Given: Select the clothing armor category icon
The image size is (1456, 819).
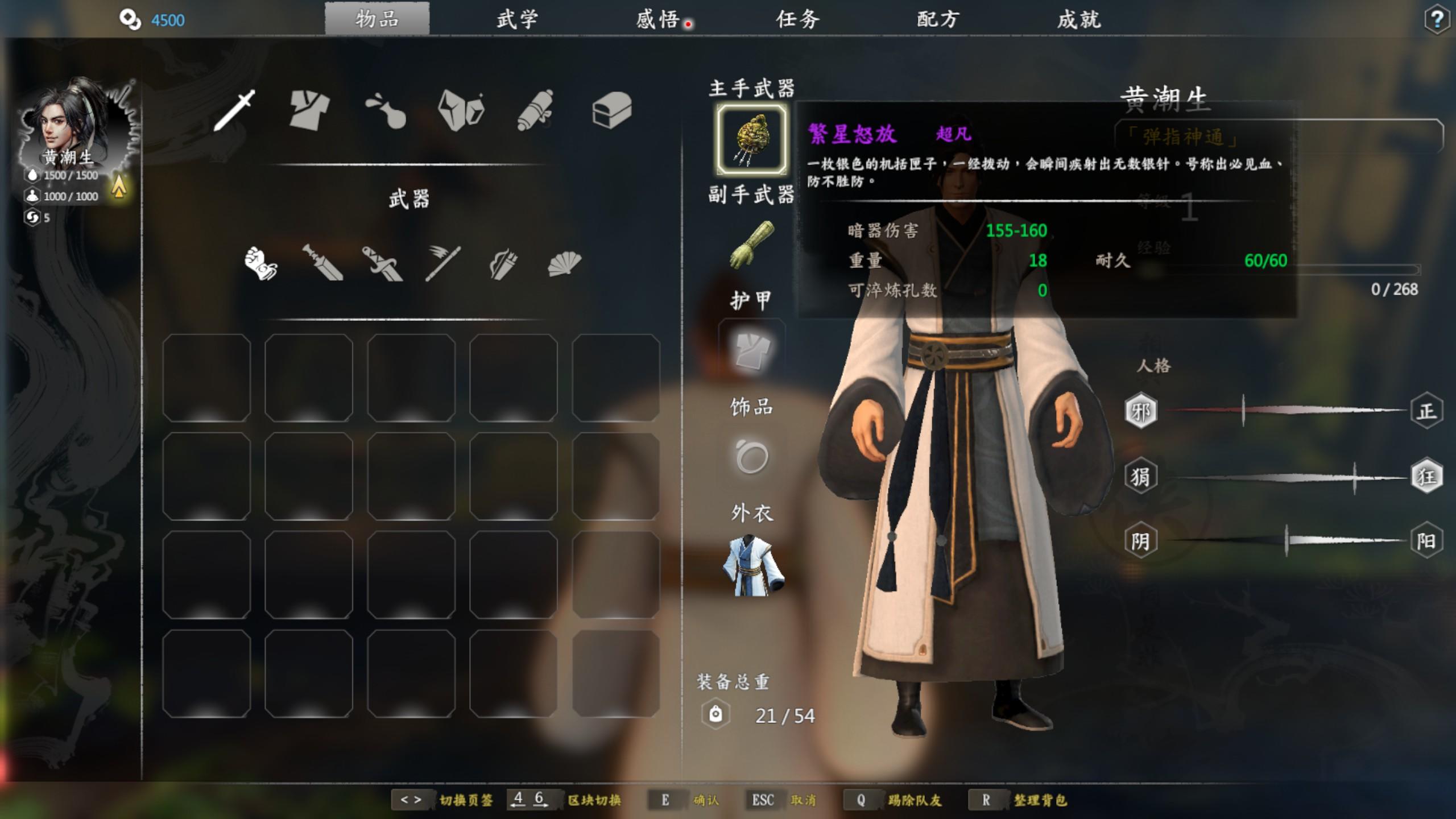Looking at the screenshot, I should tap(309, 110).
